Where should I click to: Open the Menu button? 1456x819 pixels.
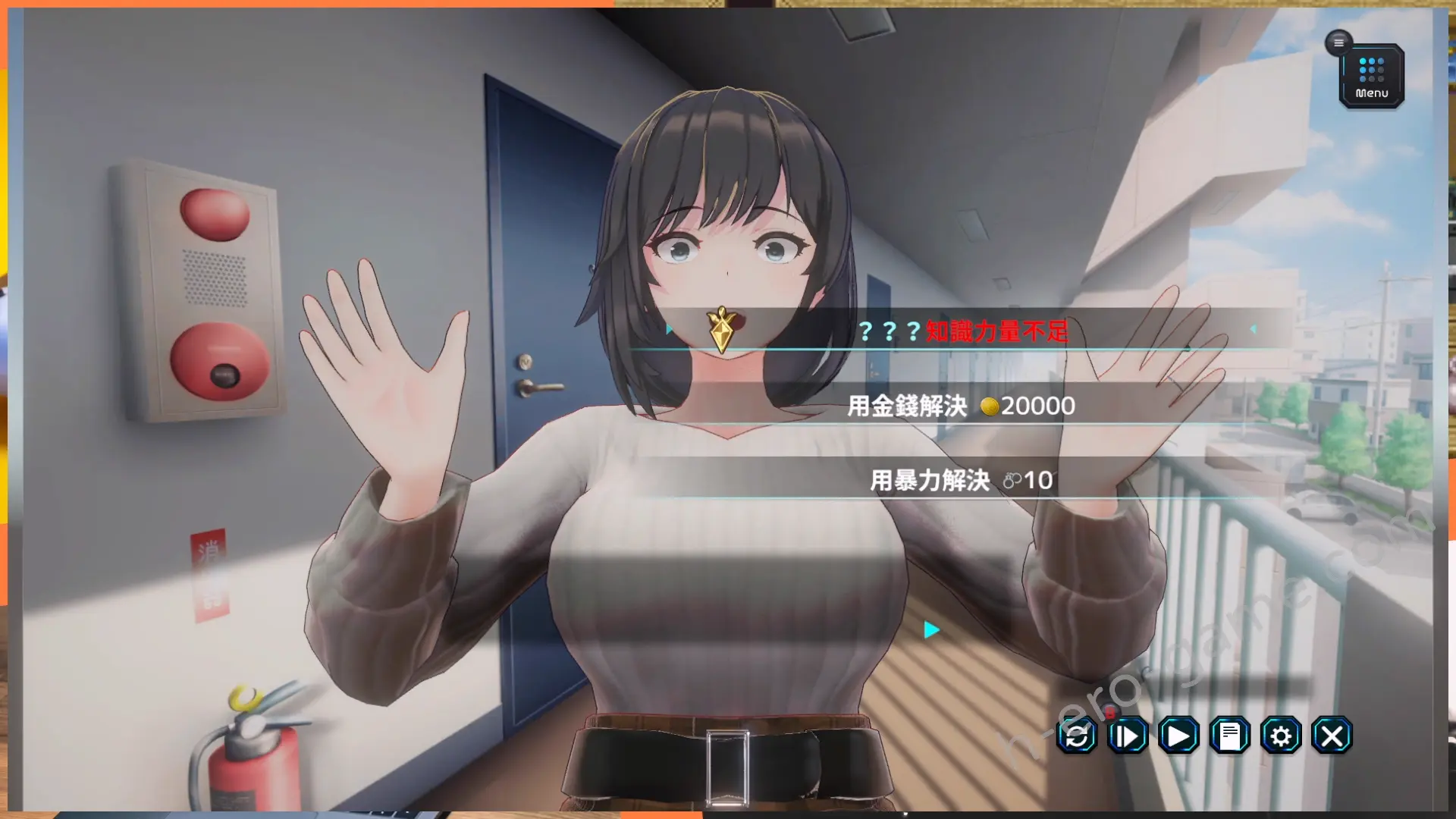[x=1371, y=77]
